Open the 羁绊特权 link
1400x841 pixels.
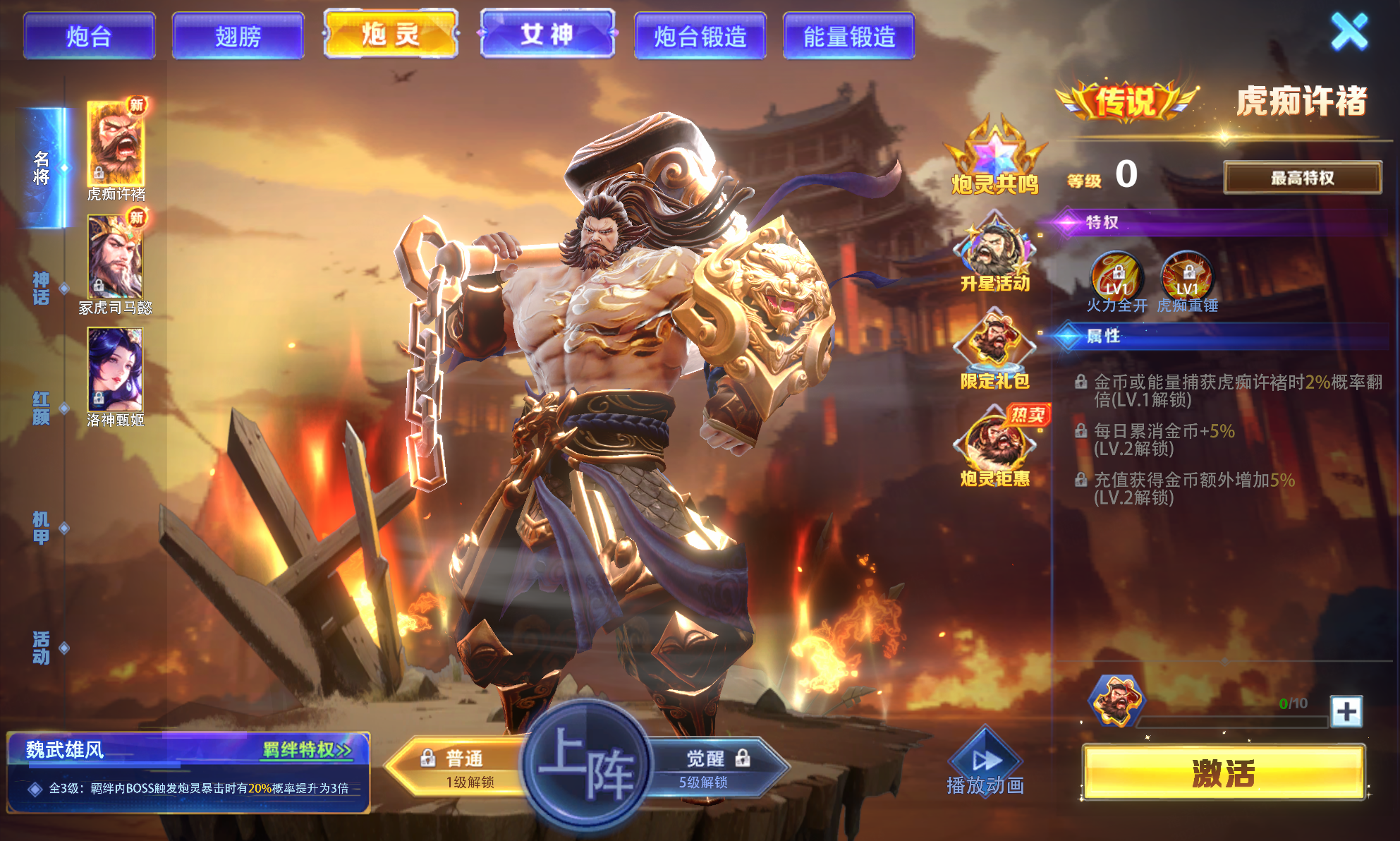307,749
